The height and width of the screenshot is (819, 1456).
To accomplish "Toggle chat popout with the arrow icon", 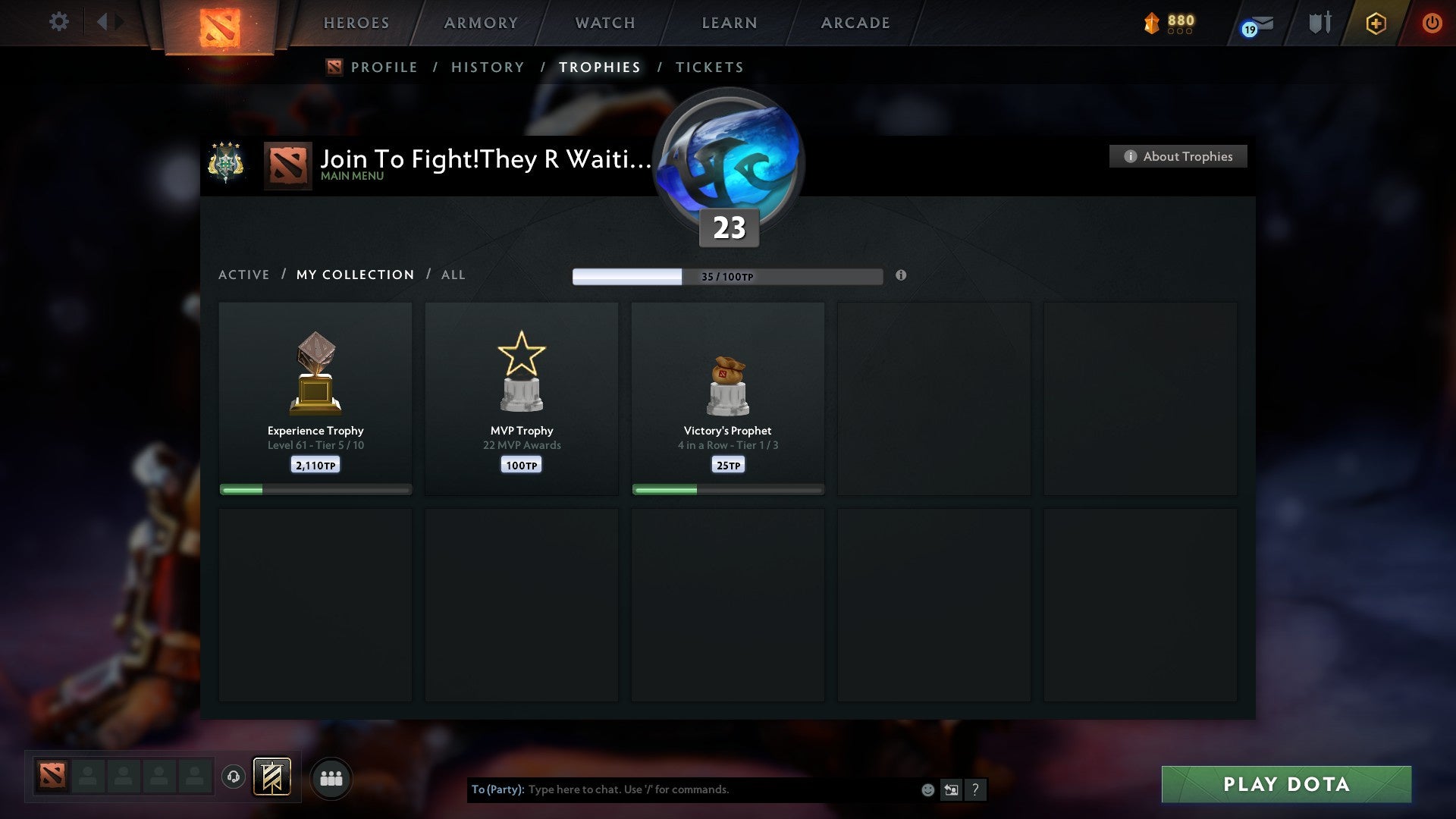I will [x=951, y=789].
